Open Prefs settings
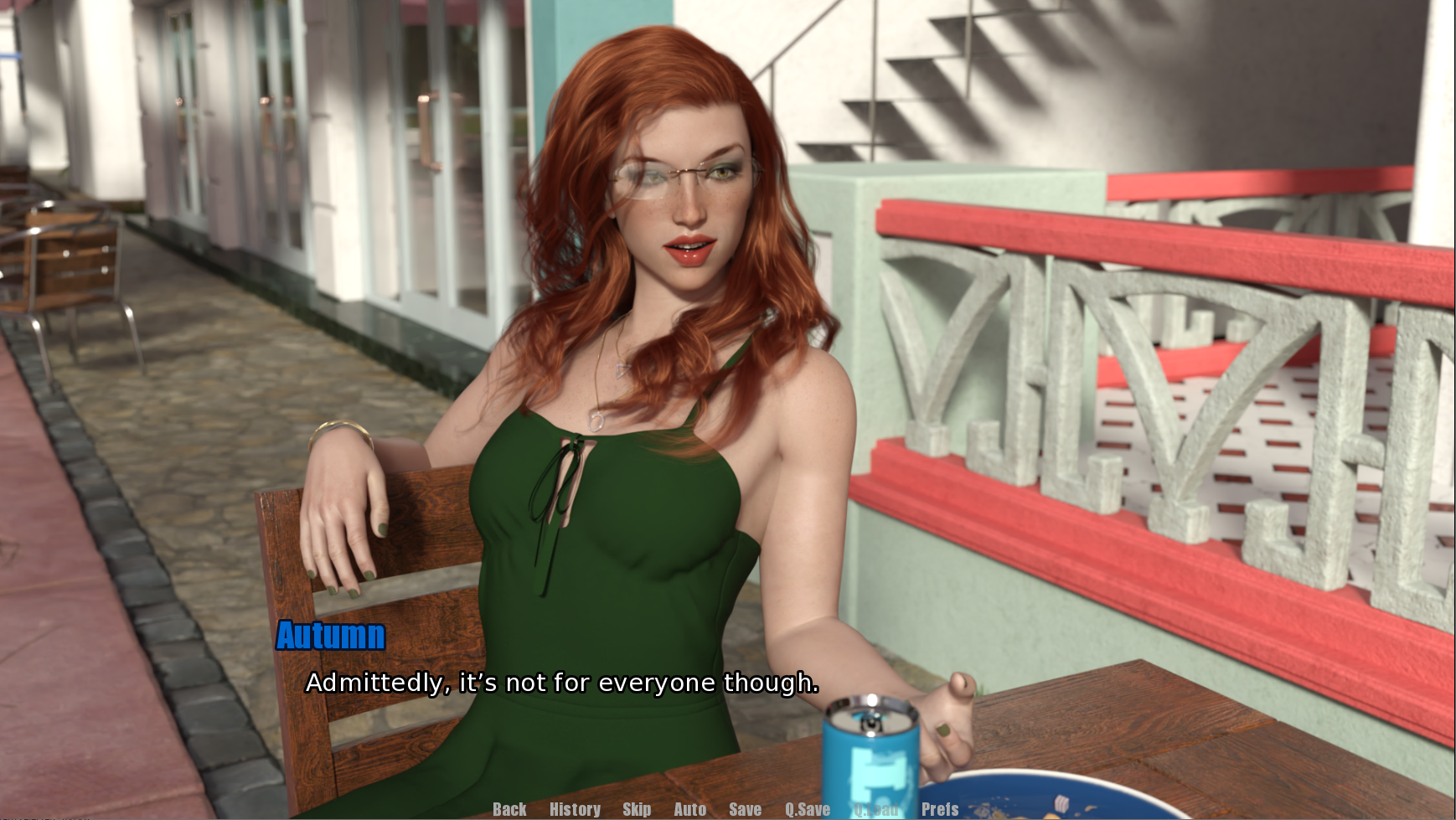Image resolution: width=1456 pixels, height=820 pixels. pyautogui.click(x=939, y=809)
